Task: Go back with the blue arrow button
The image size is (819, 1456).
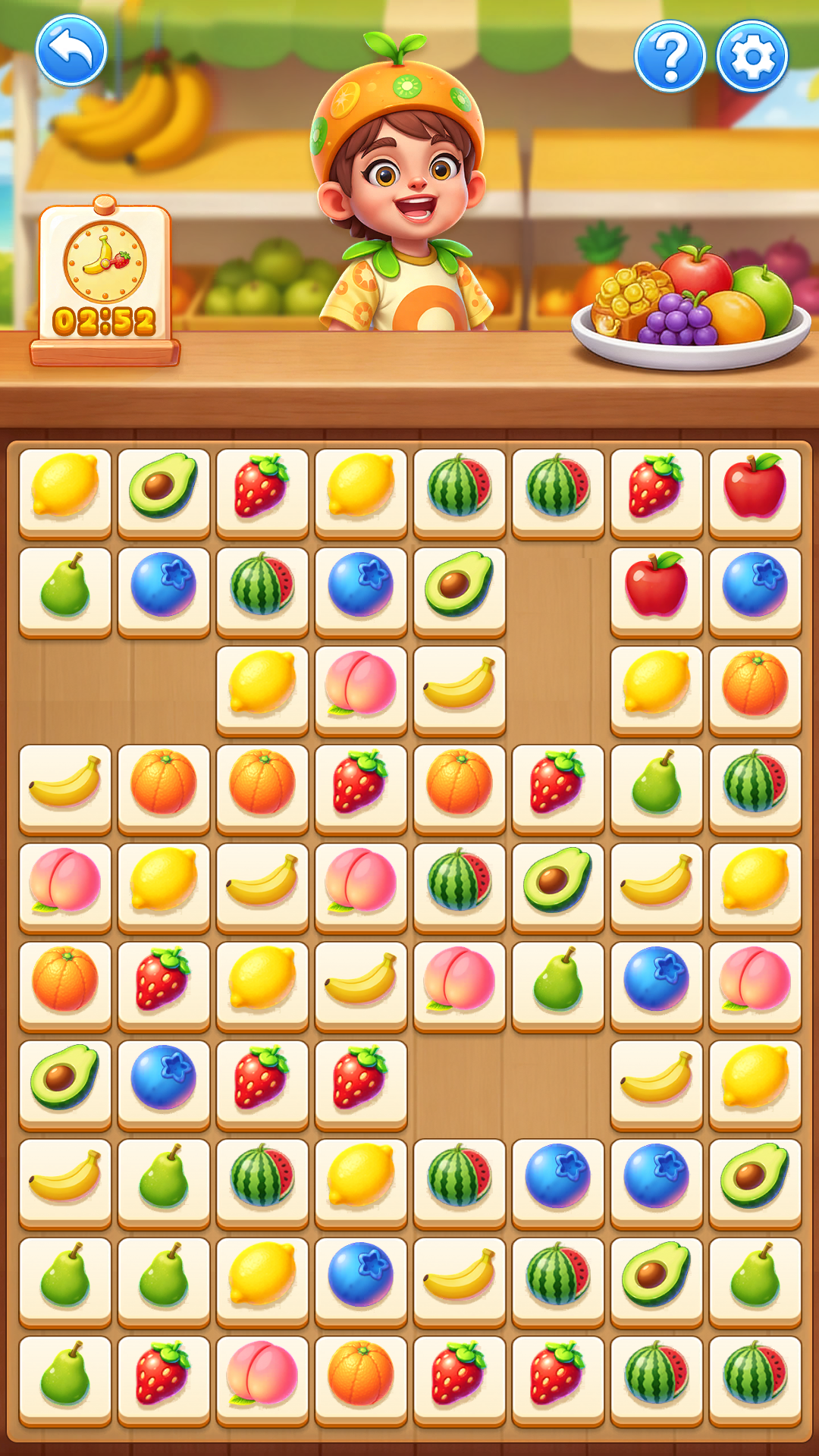Action: (71, 52)
